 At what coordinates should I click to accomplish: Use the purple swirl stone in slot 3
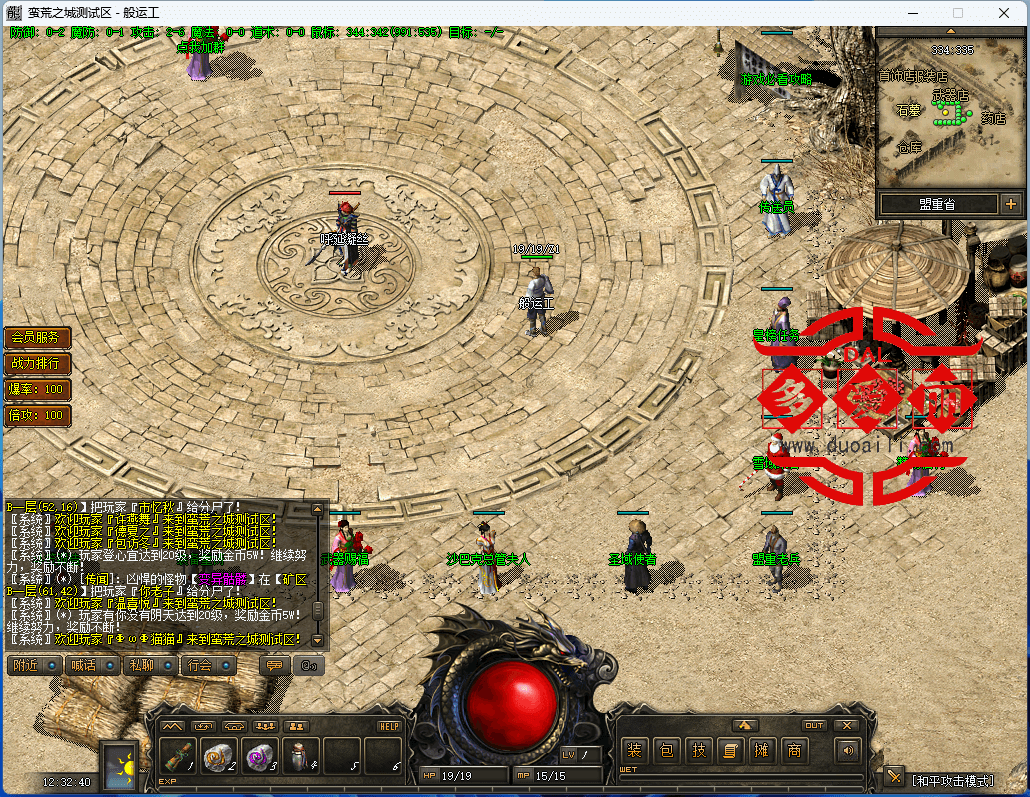pyautogui.click(x=260, y=757)
